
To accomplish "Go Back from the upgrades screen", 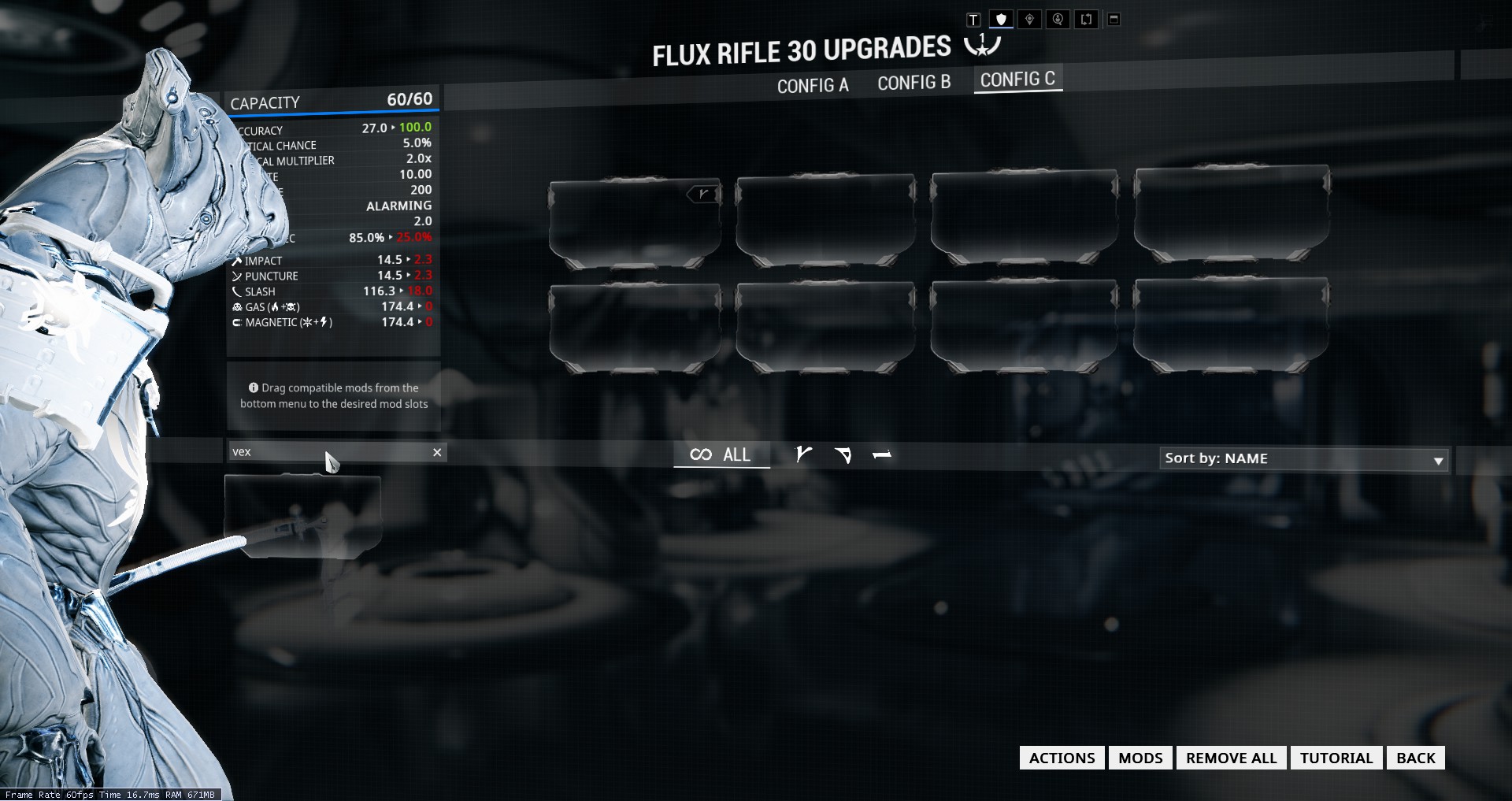I will click(x=1415, y=758).
